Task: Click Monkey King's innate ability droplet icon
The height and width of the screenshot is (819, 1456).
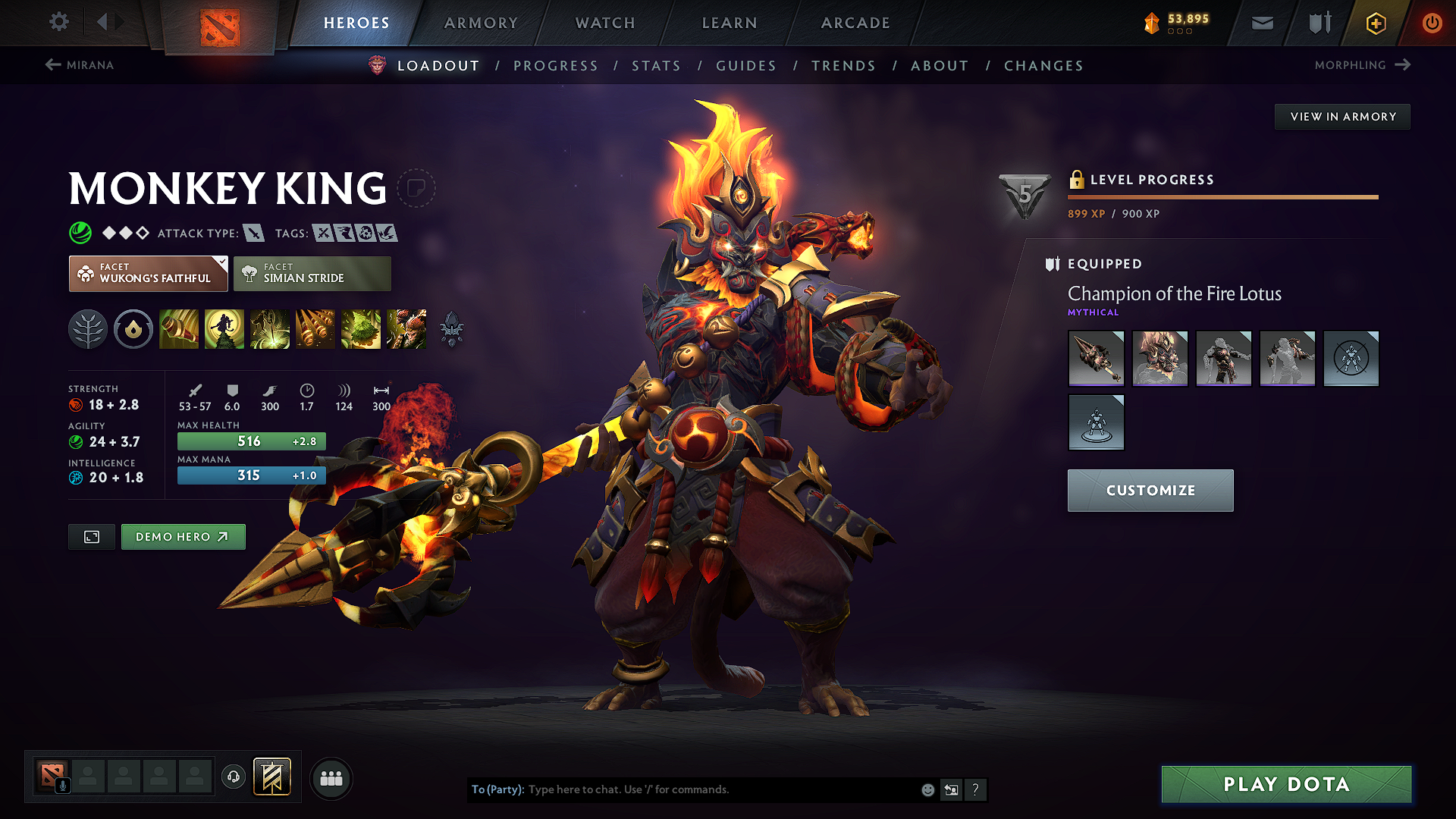Action: 133,329
